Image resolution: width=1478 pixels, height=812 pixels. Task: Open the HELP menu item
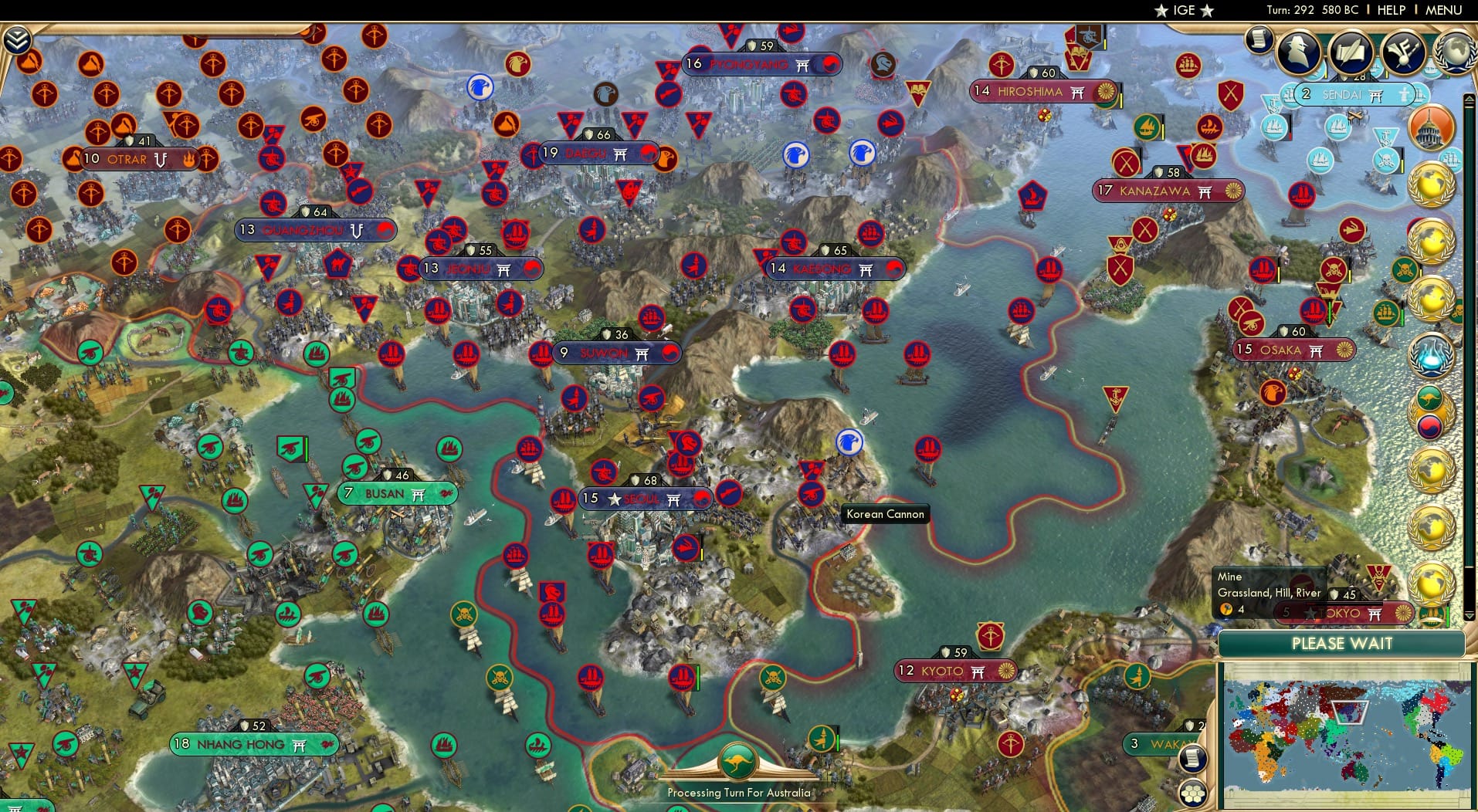click(1392, 10)
